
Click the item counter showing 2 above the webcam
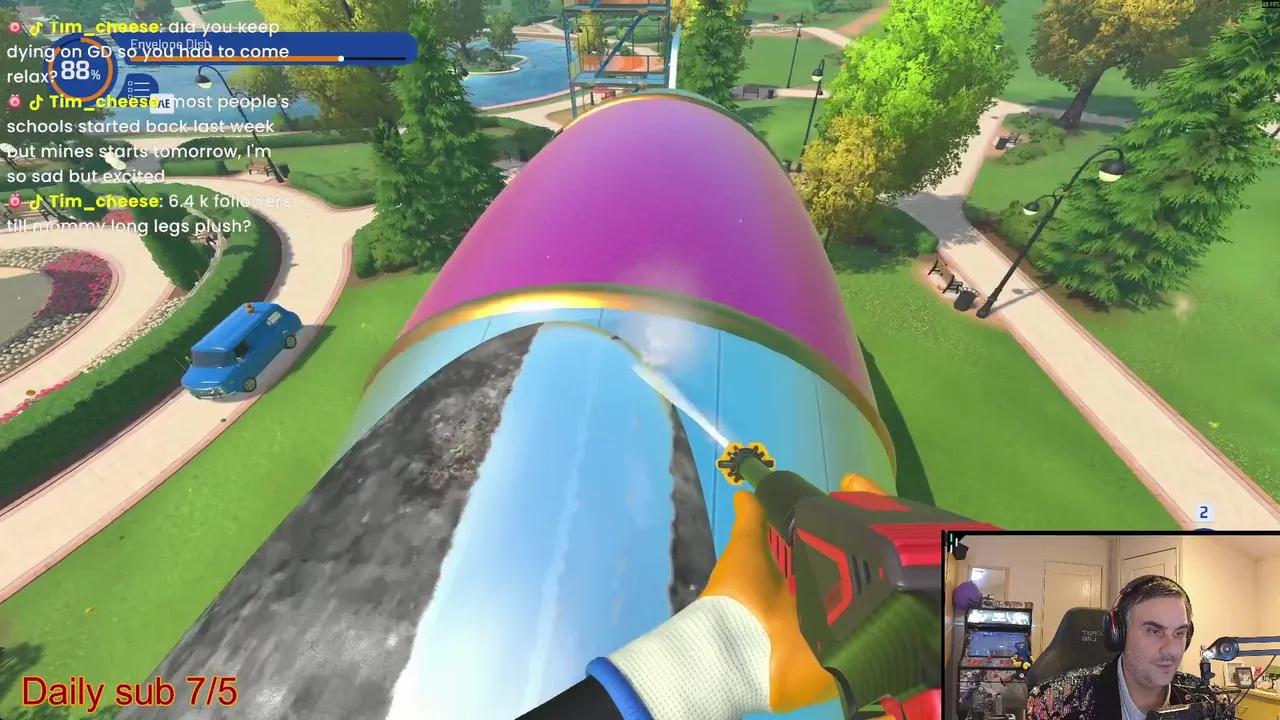coord(1203,513)
